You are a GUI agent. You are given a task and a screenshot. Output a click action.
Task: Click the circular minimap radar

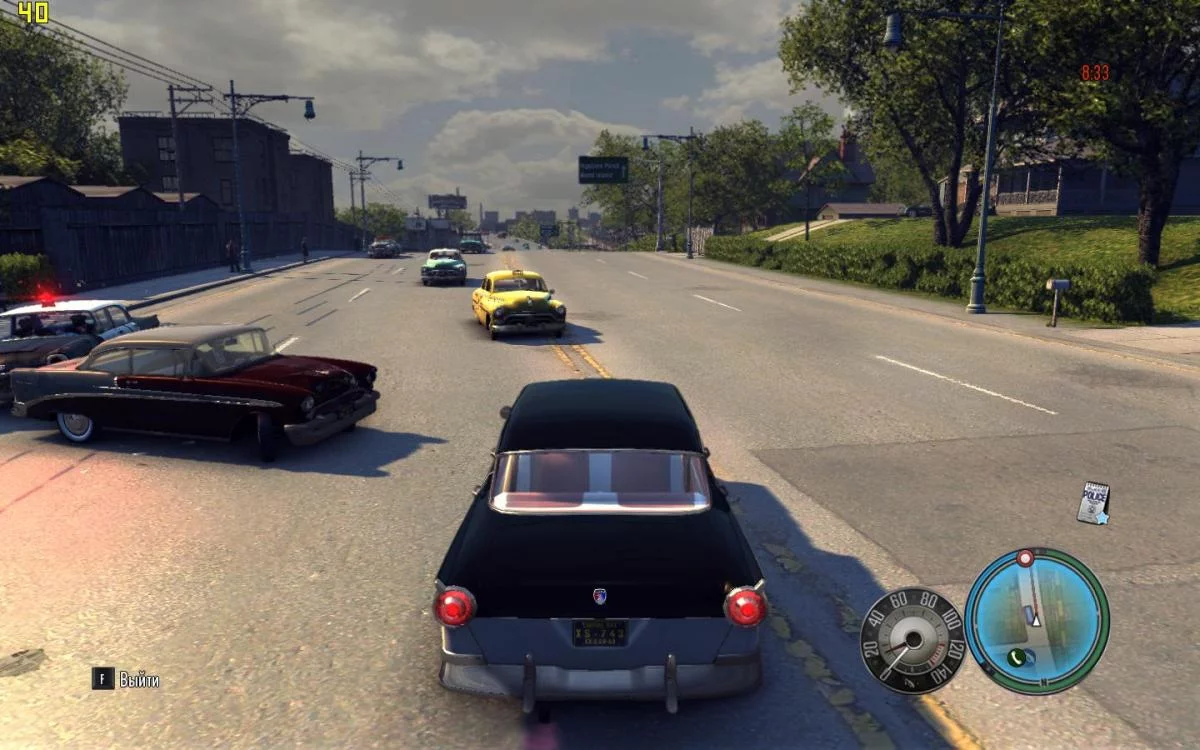point(1037,621)
